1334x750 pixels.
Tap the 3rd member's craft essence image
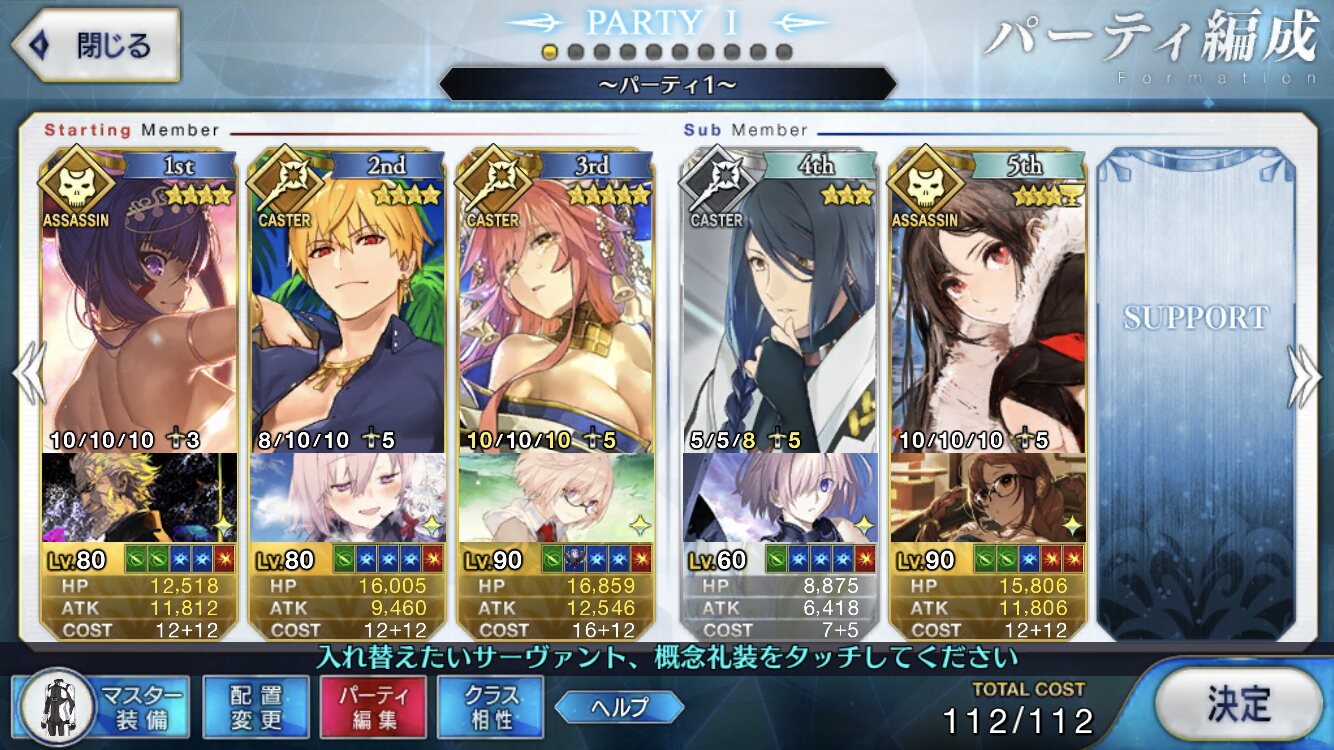pyautogui.click(x=556, y=497)
